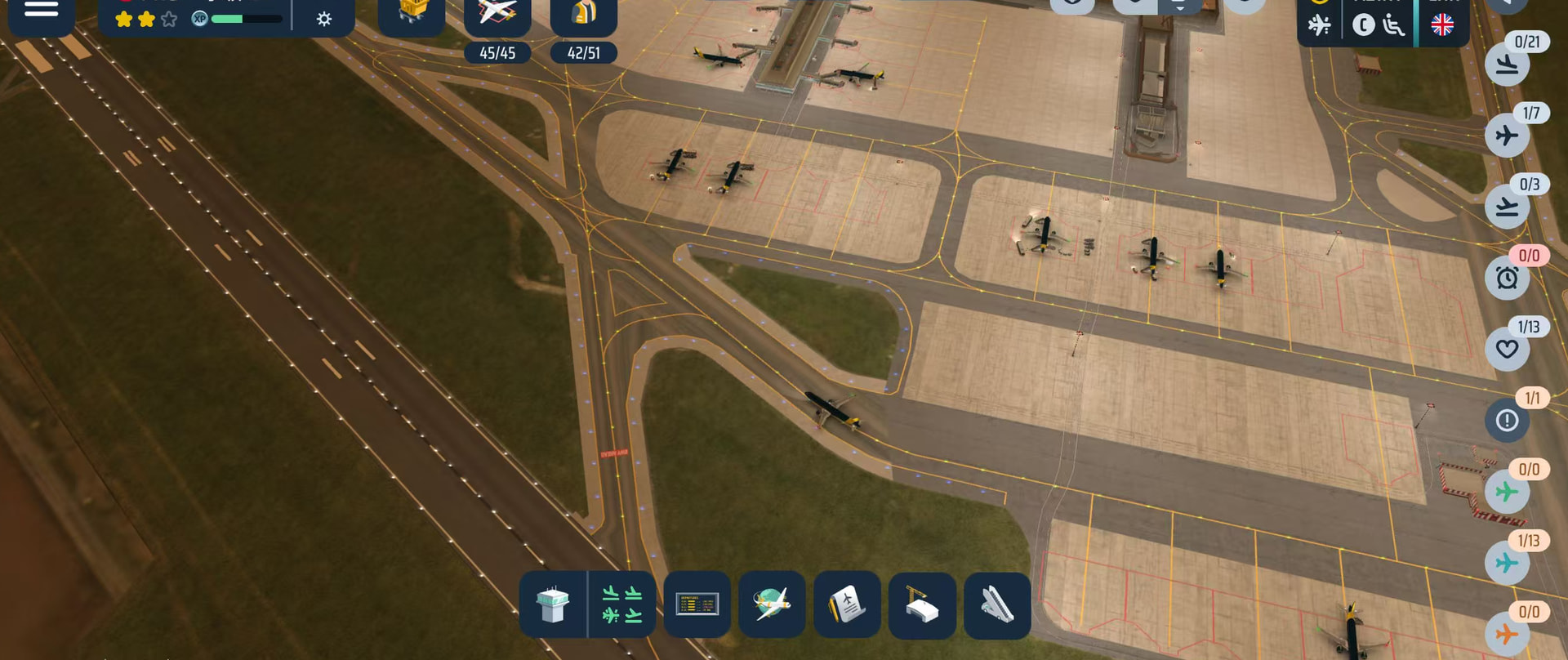This screenshot has height=660, width=1568.
Task: Change language via the UK flag
Action: [x=1442, y=25]
